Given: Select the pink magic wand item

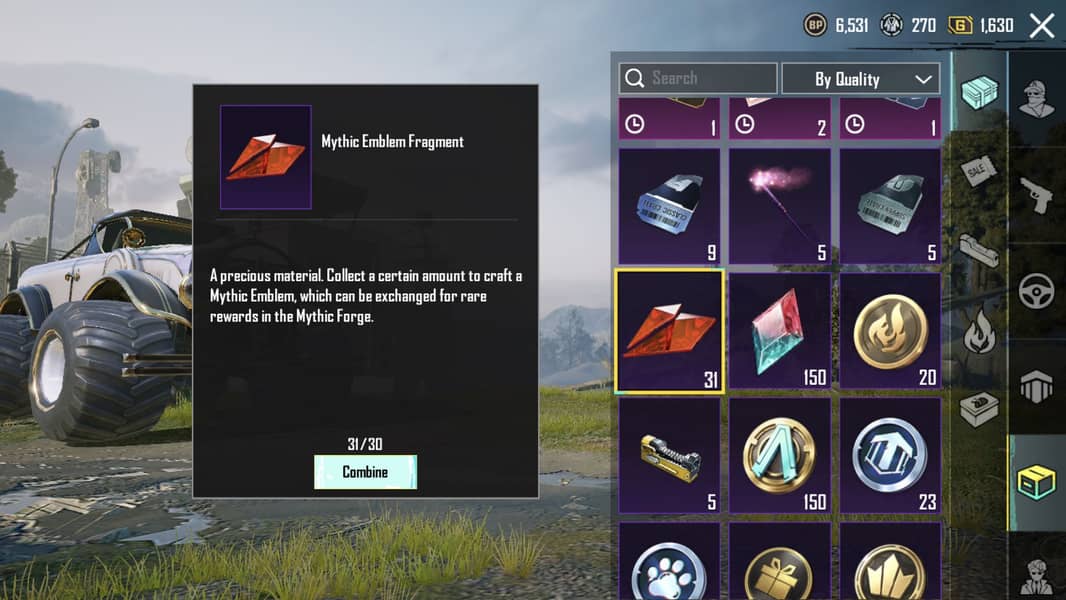Looking at the screenshot, I should click(x=779, y=206).
